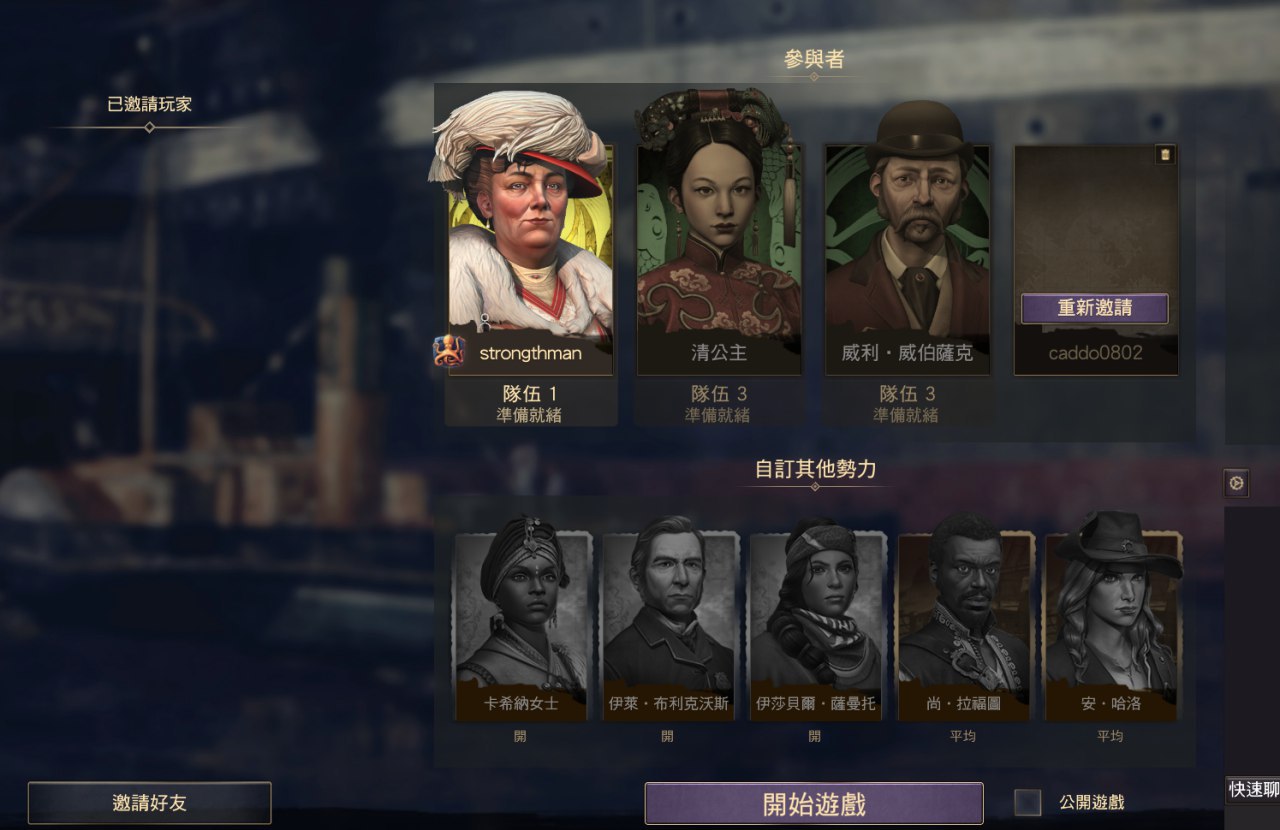Re-invite caddo0802 with the 重新邀請 button
1280x830 pixels.
coord(1094,308)
